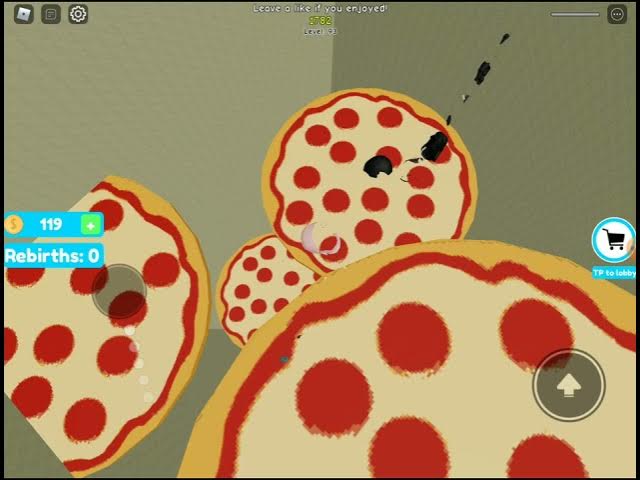Image resolution: width=640 pixels, height=480 pixels.
Task: Open the gear settings icon
Action: click(78, 14)
